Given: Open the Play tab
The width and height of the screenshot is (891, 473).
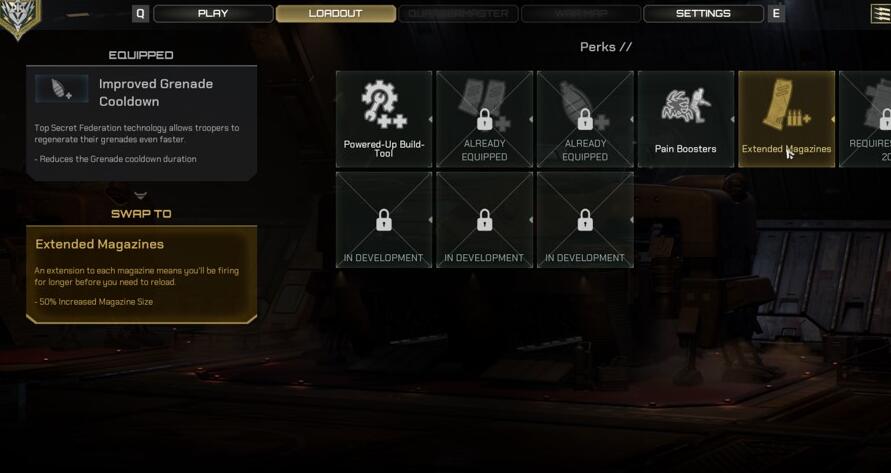Looking at the screenshot, I should click(213, 14).
